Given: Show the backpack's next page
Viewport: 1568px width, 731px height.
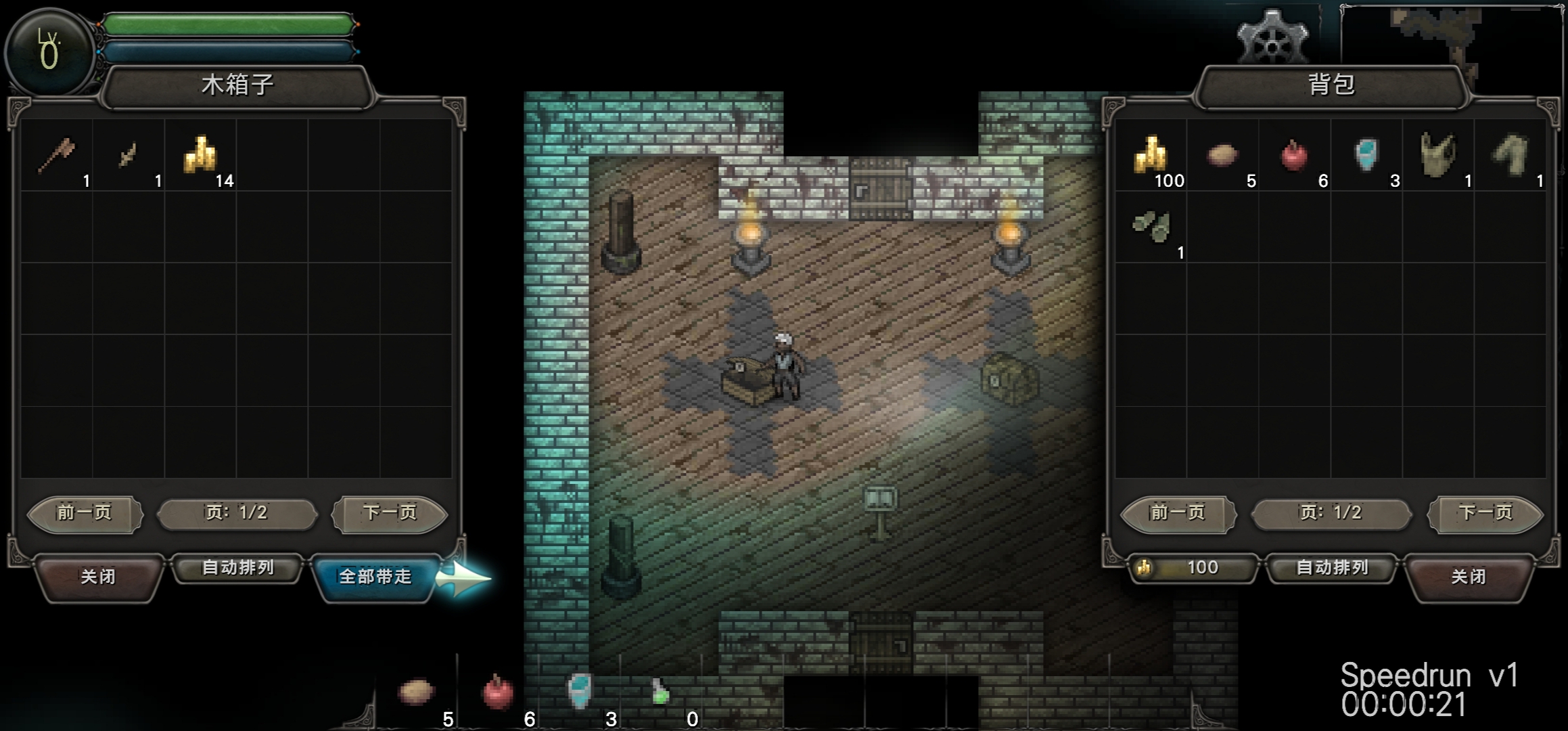Looking at the screenshot, I should tap(1485, 512).
